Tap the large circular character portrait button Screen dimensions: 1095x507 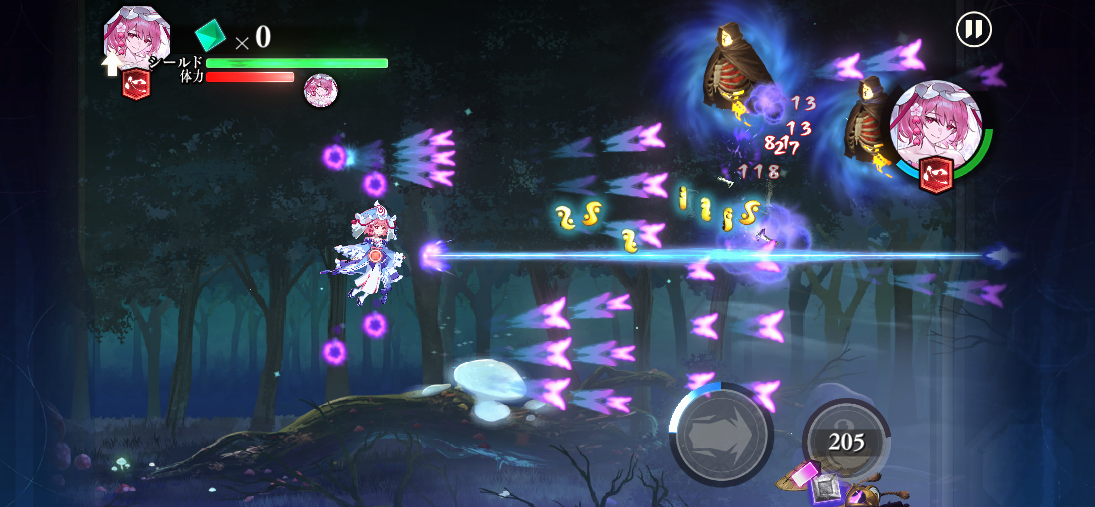click(x=936, y=126)
